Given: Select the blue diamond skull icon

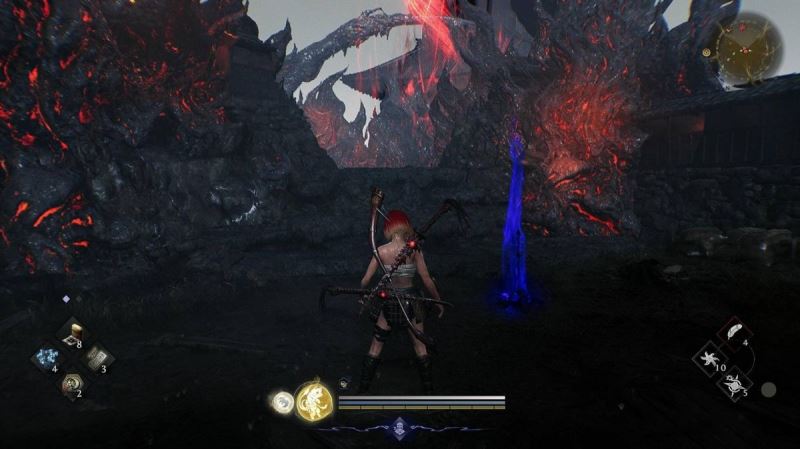Looking at the screenshot, I should pyautogui.click(x=400, y=426).
